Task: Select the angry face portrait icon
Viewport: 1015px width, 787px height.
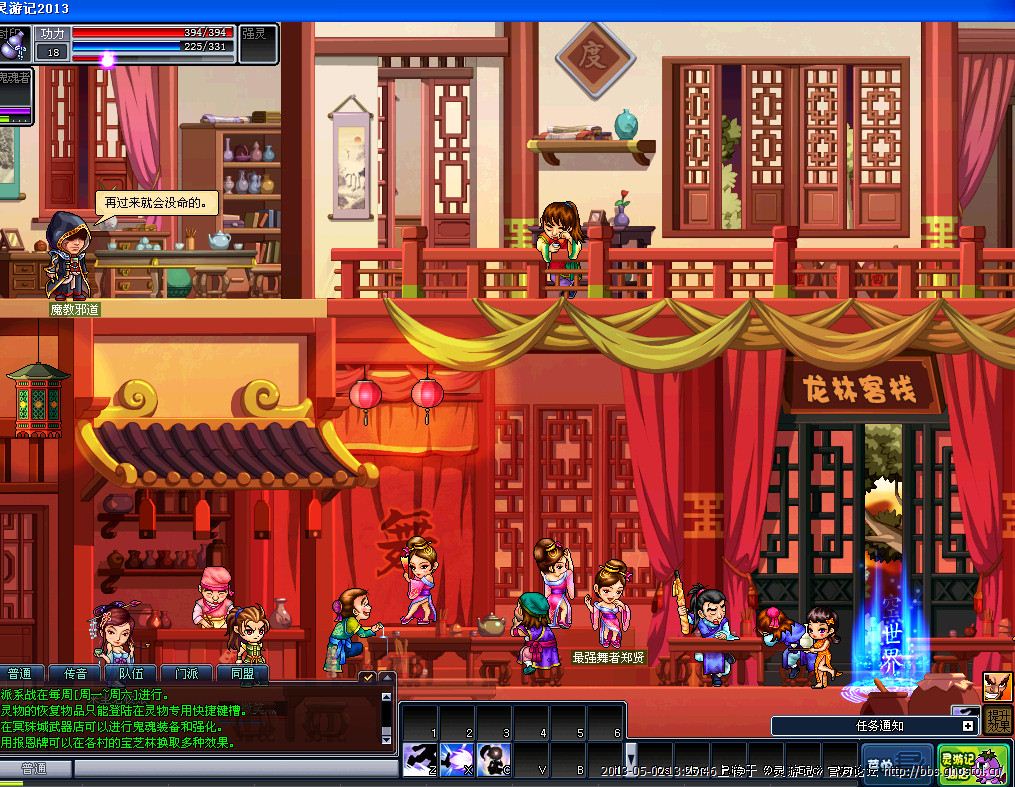Action: click(x=998, y=686)
